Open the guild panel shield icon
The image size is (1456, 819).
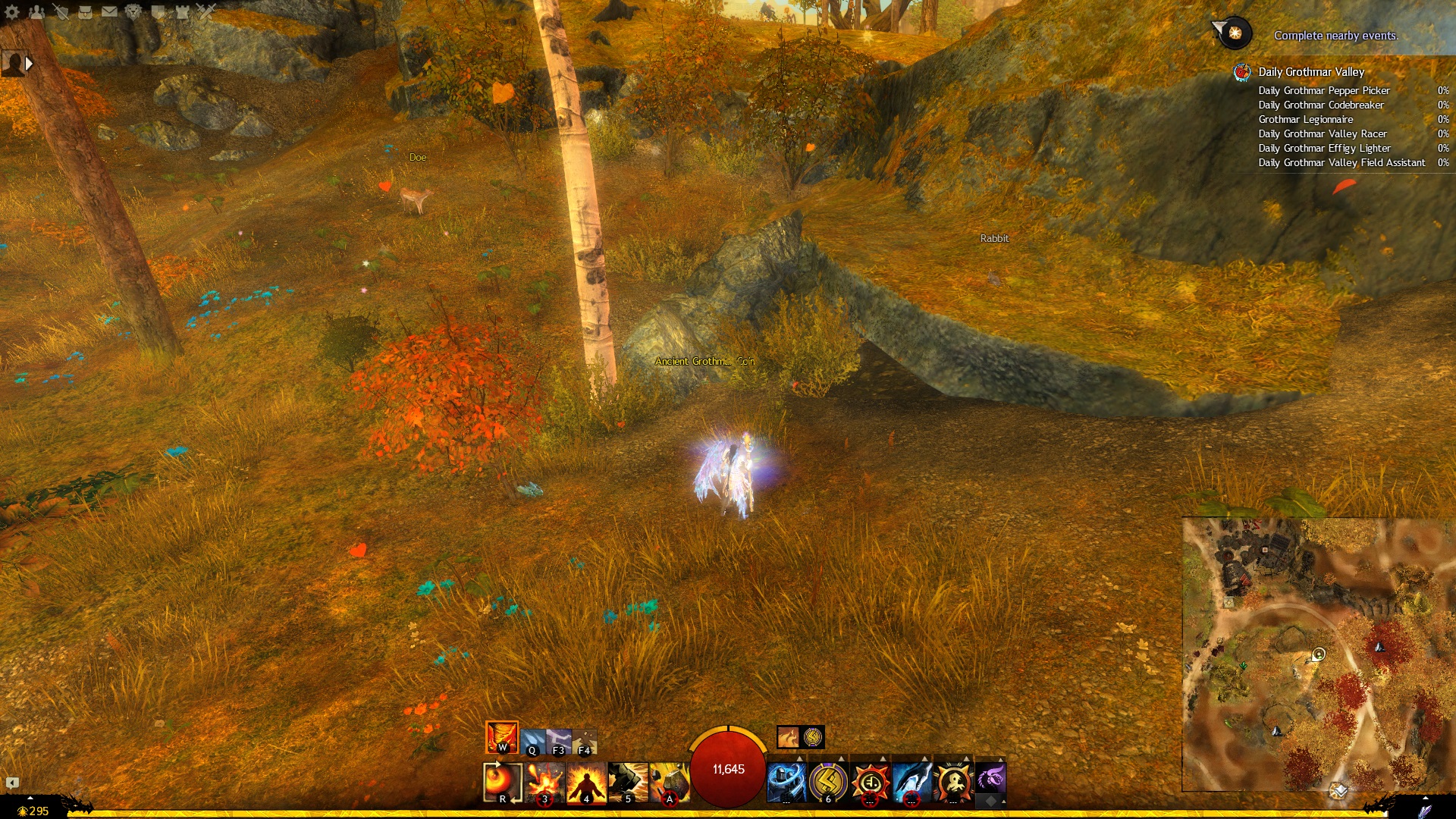[x=158, y=11]
